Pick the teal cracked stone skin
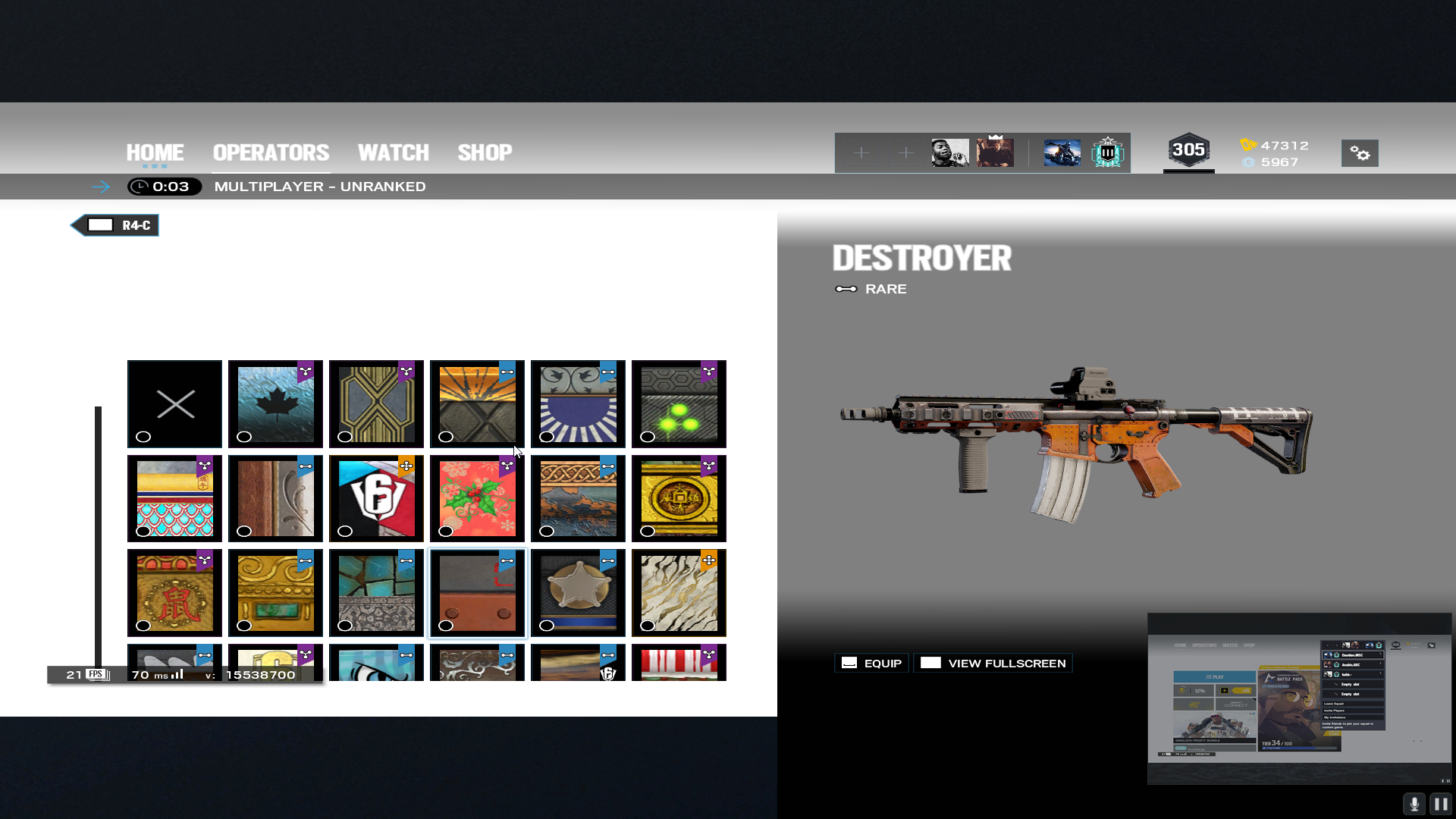Viewport: 1456px width, 819px height. point(376,593)
